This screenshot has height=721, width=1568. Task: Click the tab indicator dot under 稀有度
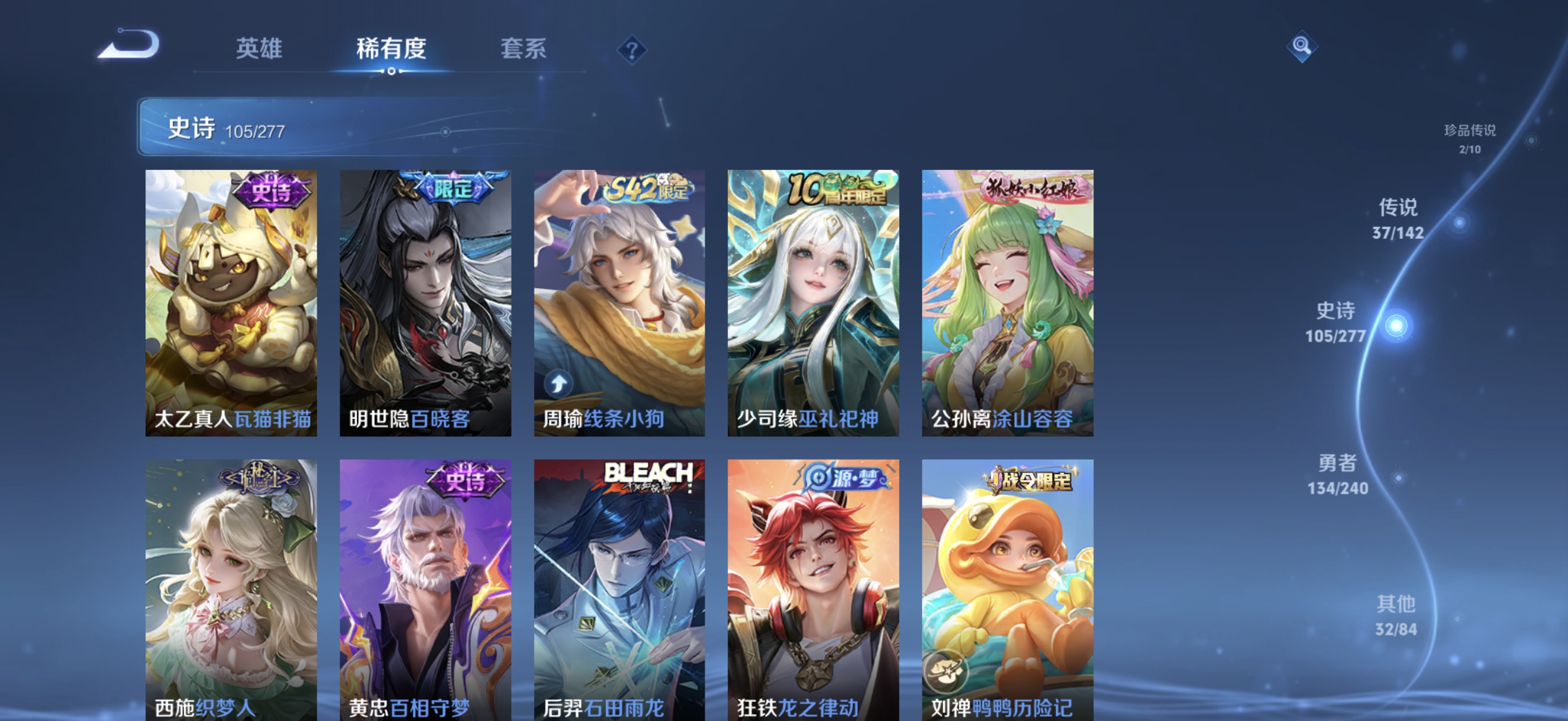point(392,70)
